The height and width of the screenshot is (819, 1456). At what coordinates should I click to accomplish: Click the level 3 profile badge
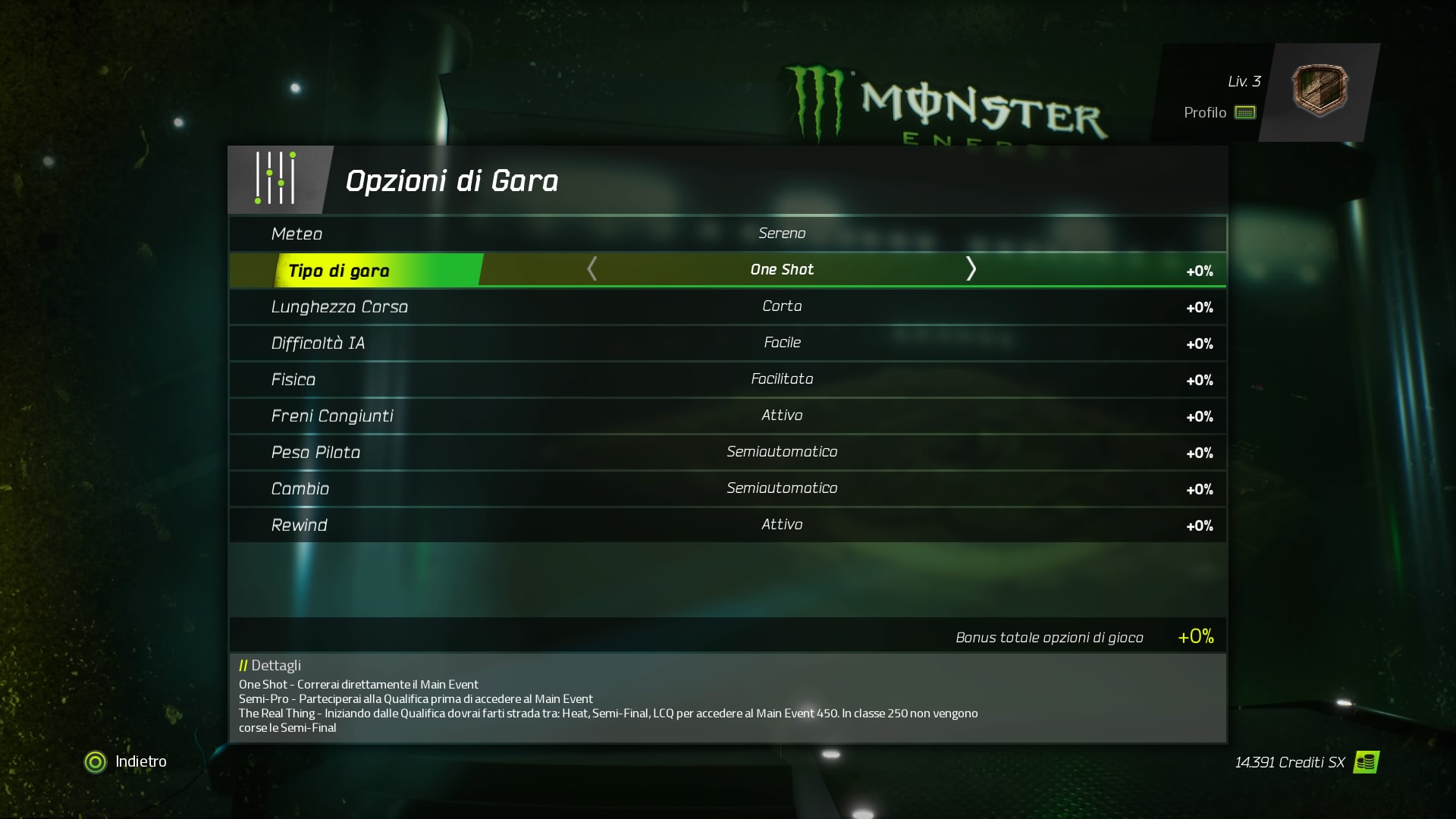coord(1319,90)
